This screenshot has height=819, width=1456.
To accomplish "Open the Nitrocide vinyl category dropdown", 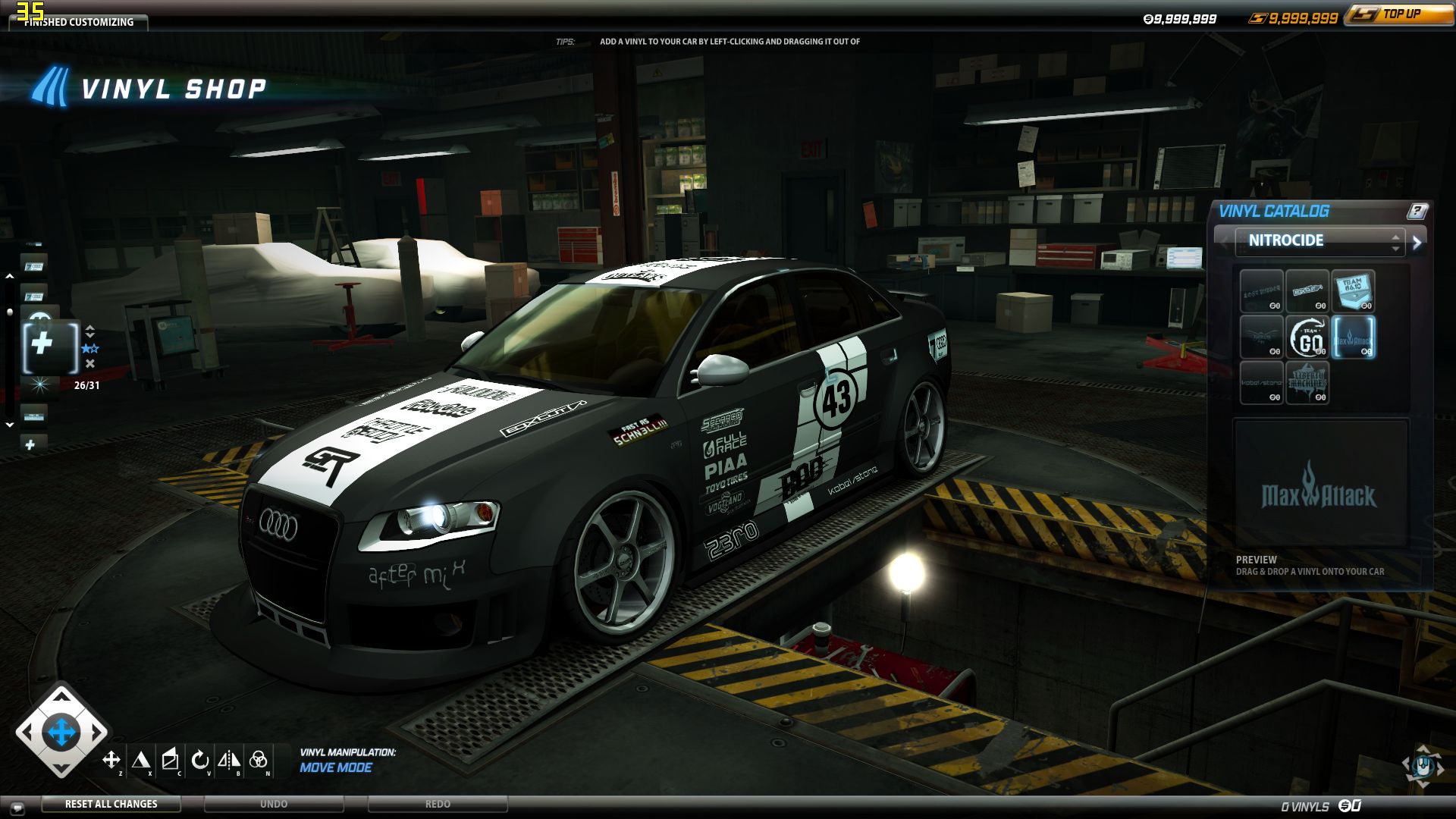I will click(1319, 240).
